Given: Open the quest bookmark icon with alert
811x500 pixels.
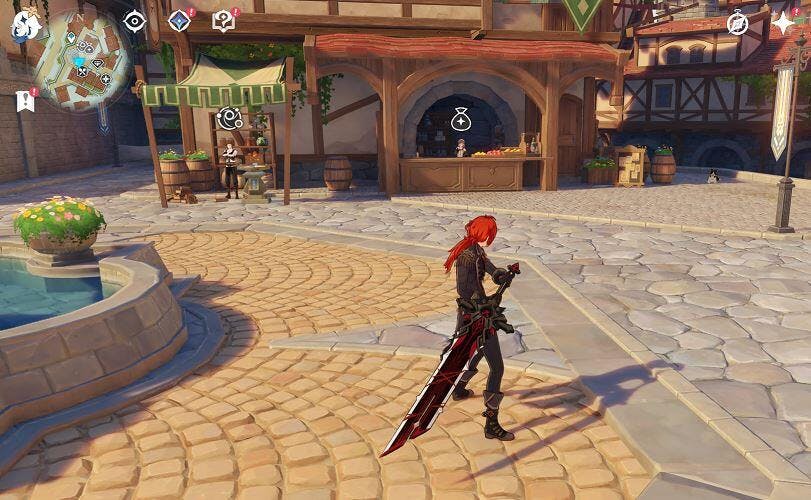Looking at the screenshot, I should coord(25,101).
